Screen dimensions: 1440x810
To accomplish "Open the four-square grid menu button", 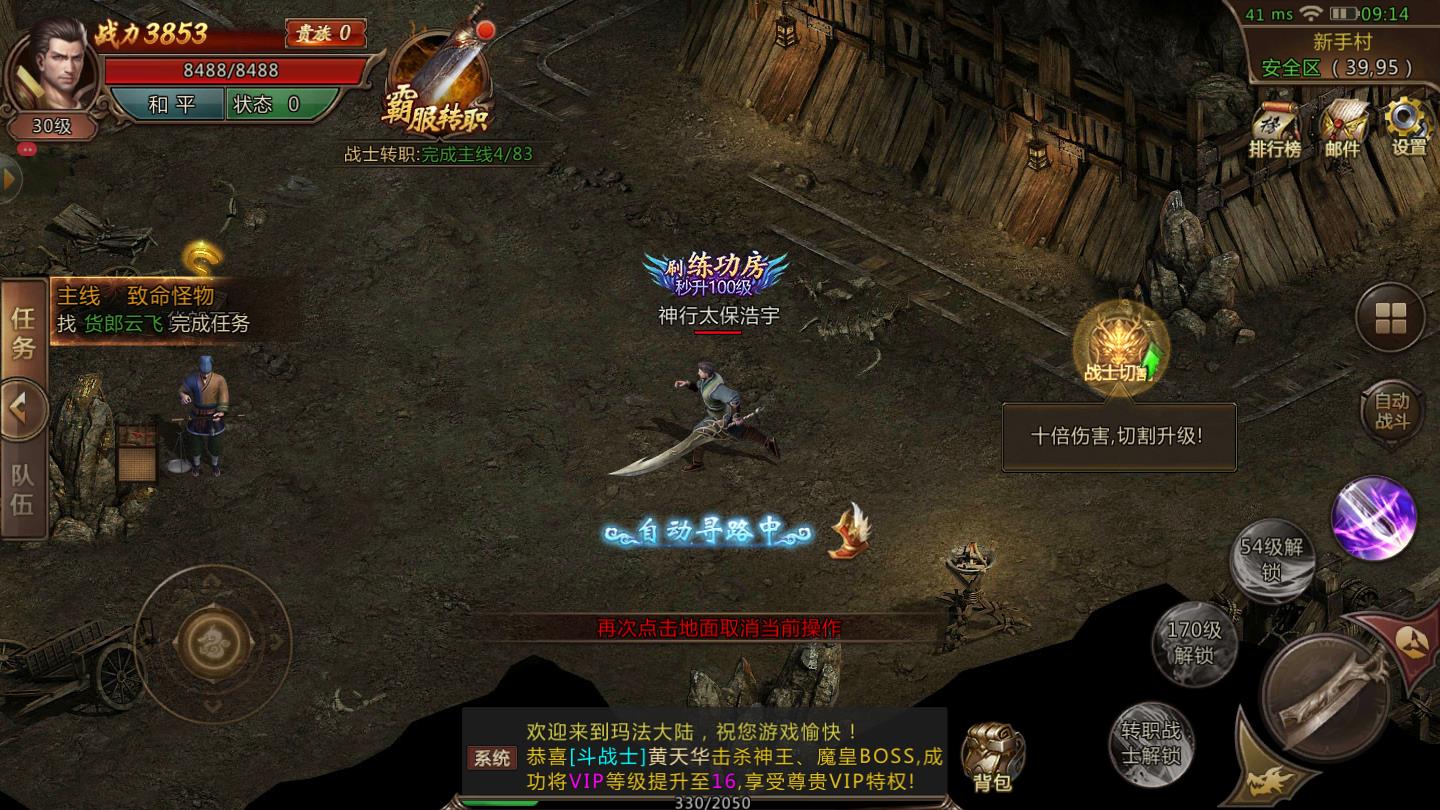I will pos(1390,318).
